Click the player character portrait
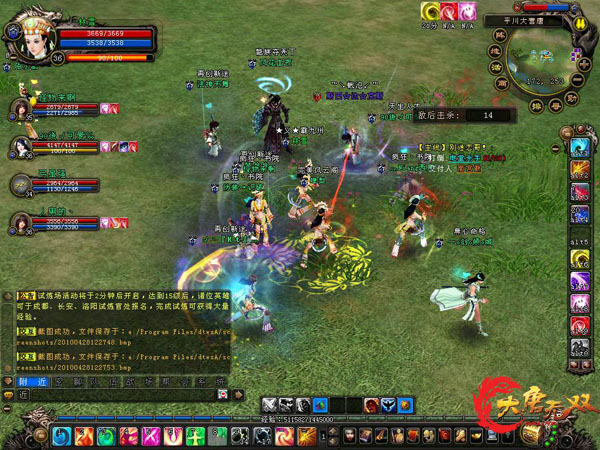 click(x=25, y=33)
